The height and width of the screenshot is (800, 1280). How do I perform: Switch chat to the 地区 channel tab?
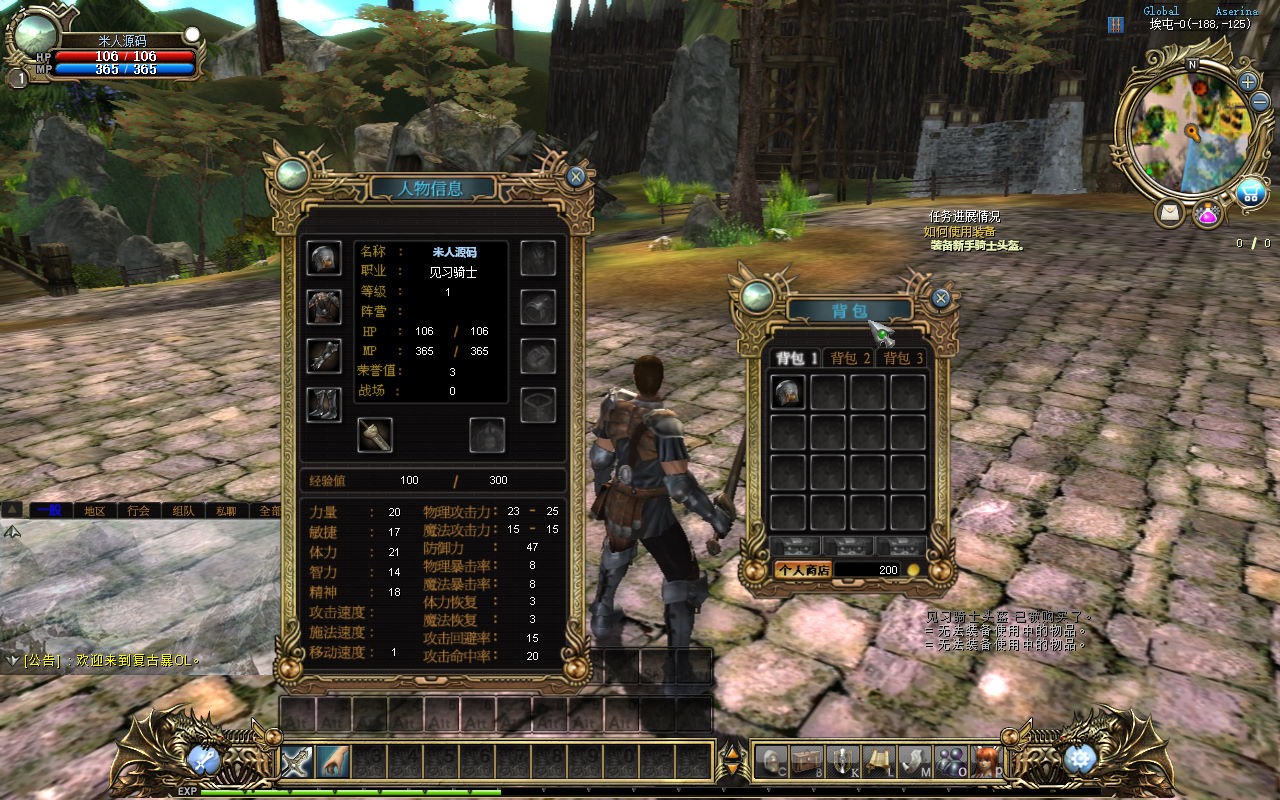pyautogui.click(x=94, y=510)
